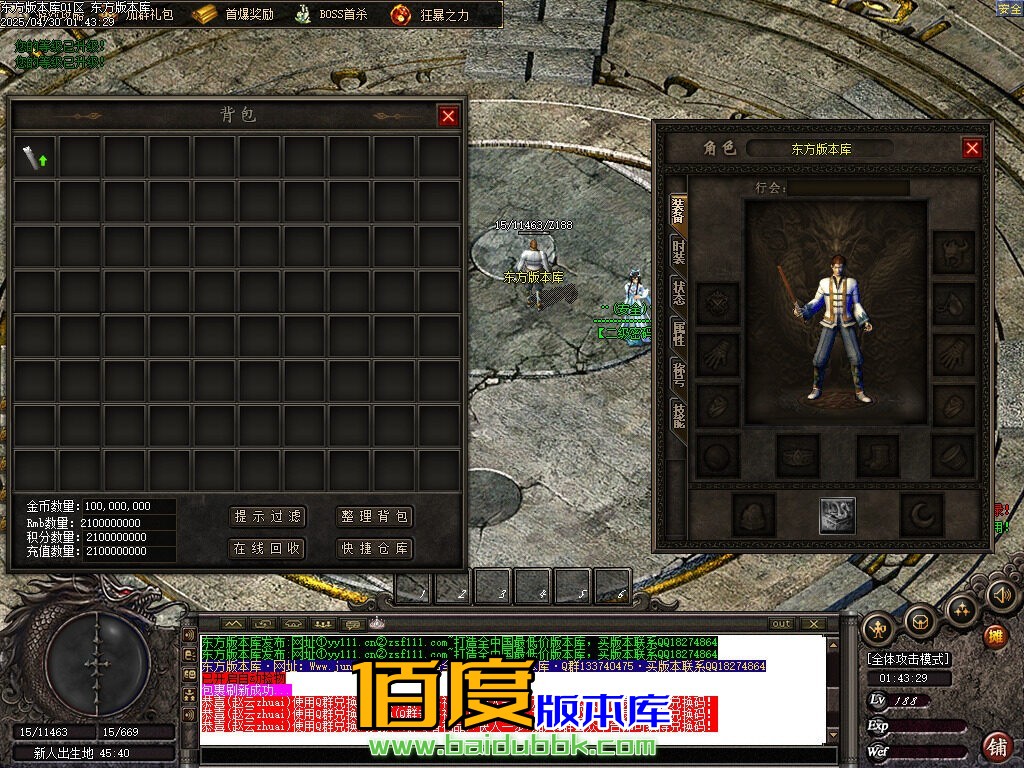
Task: Select the item in the first backpack slot
Action: pyautogui.click(x=35, y=157)
